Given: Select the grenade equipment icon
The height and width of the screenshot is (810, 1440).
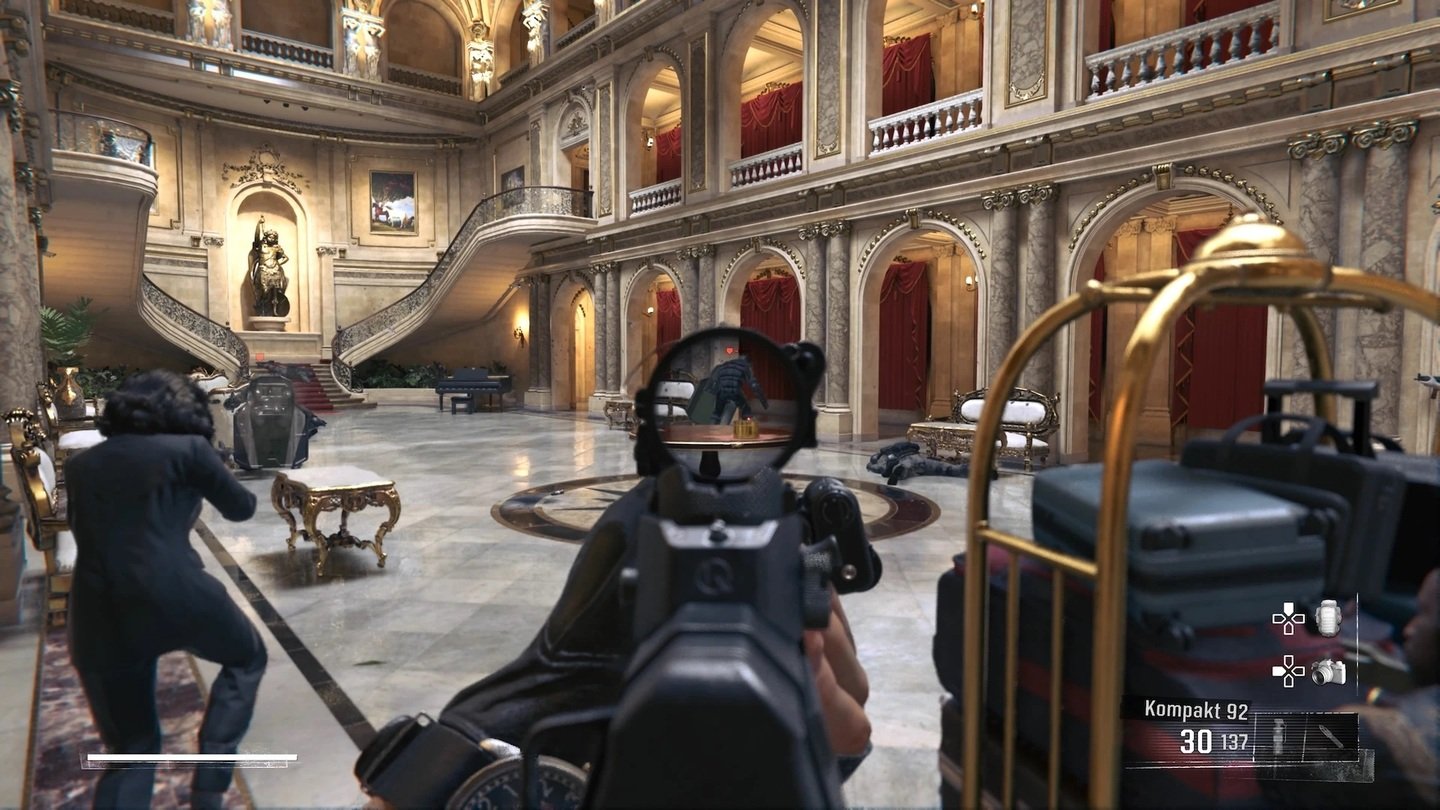Looking at the screenshot, I should coord(1327,618).
